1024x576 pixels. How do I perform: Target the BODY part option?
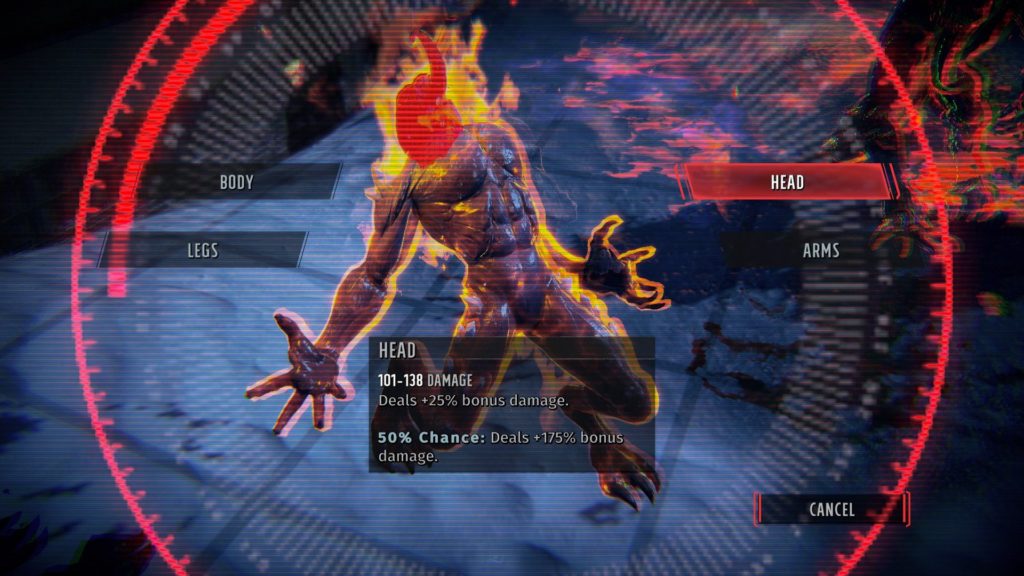click(x=237, y=182)
